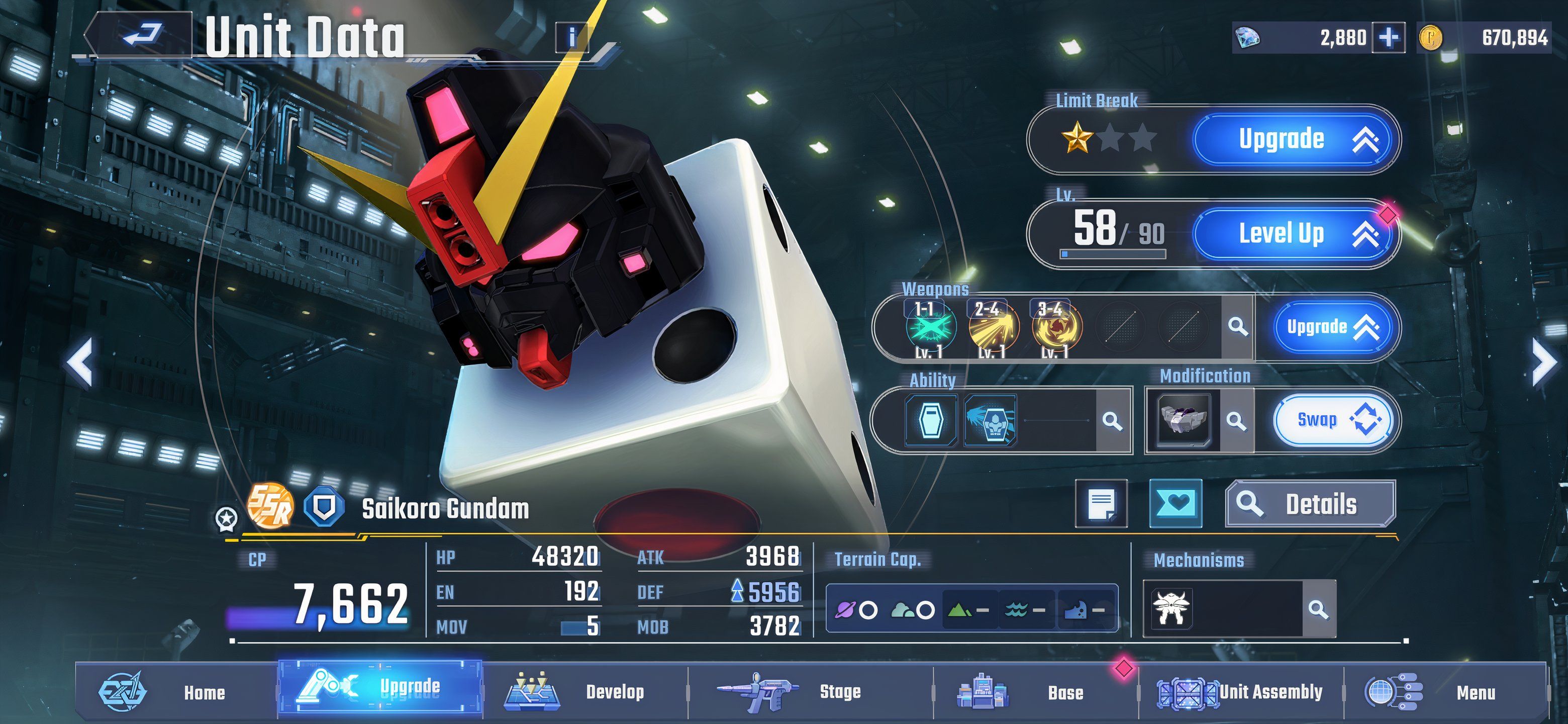
Task: Inspect weapons with the magnifier icon
Action: [x=1237, y=327]
